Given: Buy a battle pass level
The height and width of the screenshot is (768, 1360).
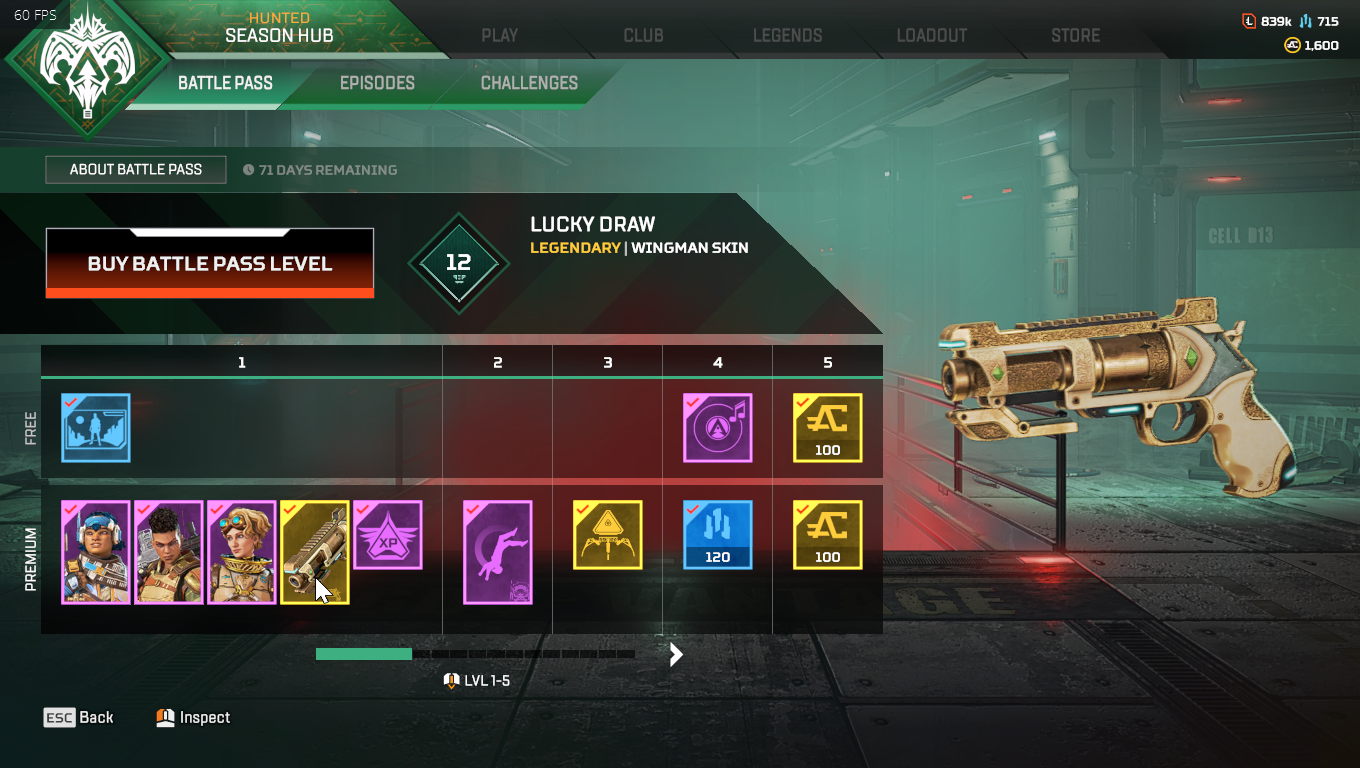Looking at the screenshot, I should [x=210, y=264].
